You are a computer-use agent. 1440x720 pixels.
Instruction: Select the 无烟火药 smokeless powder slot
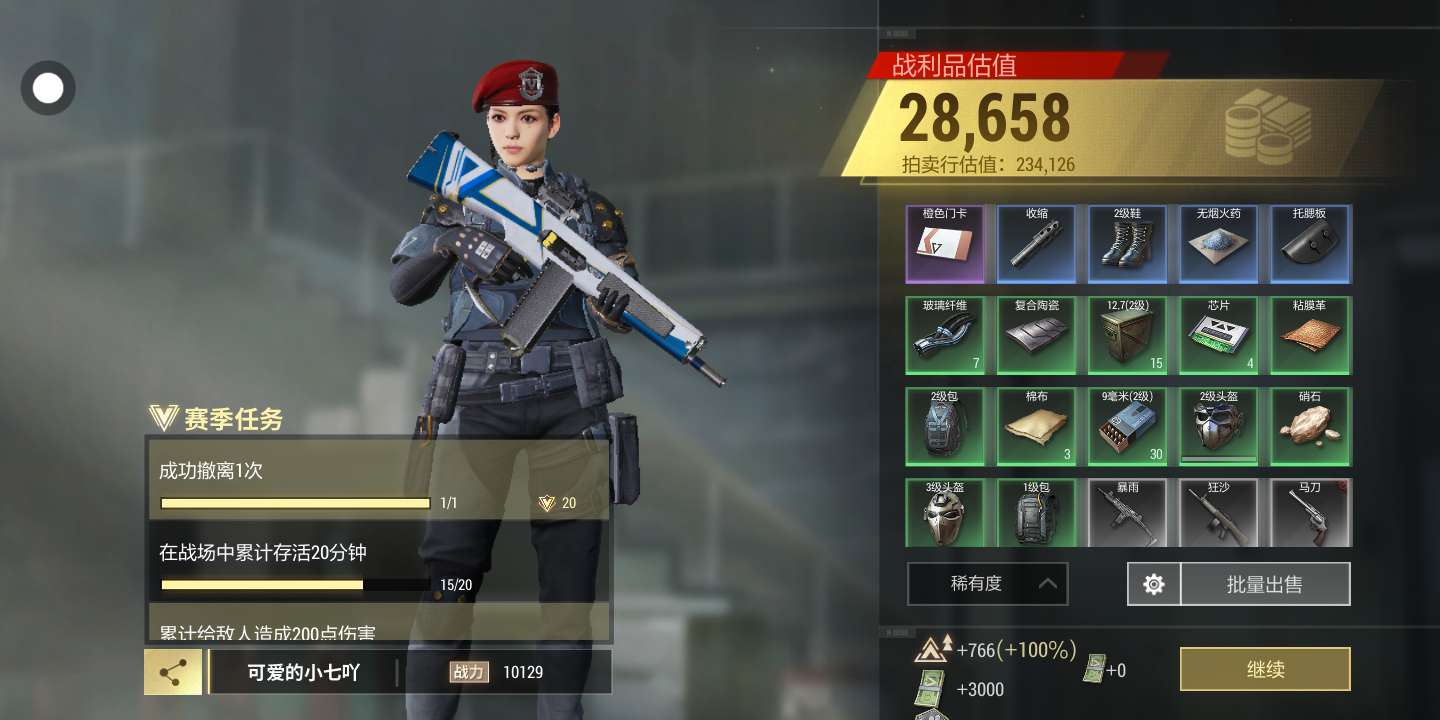1219,244
